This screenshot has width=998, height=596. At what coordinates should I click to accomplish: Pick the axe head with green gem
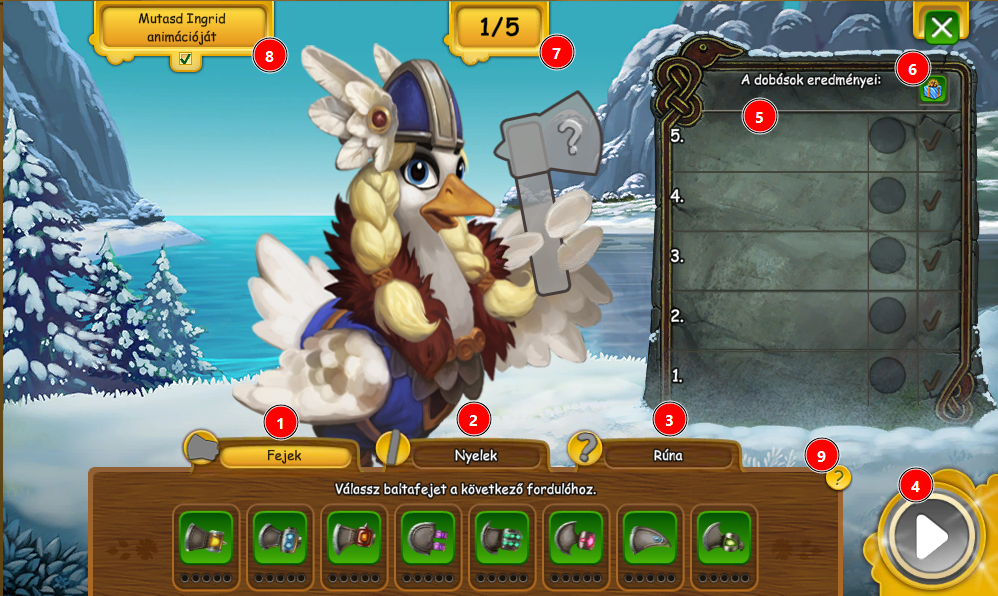(724, 538)
